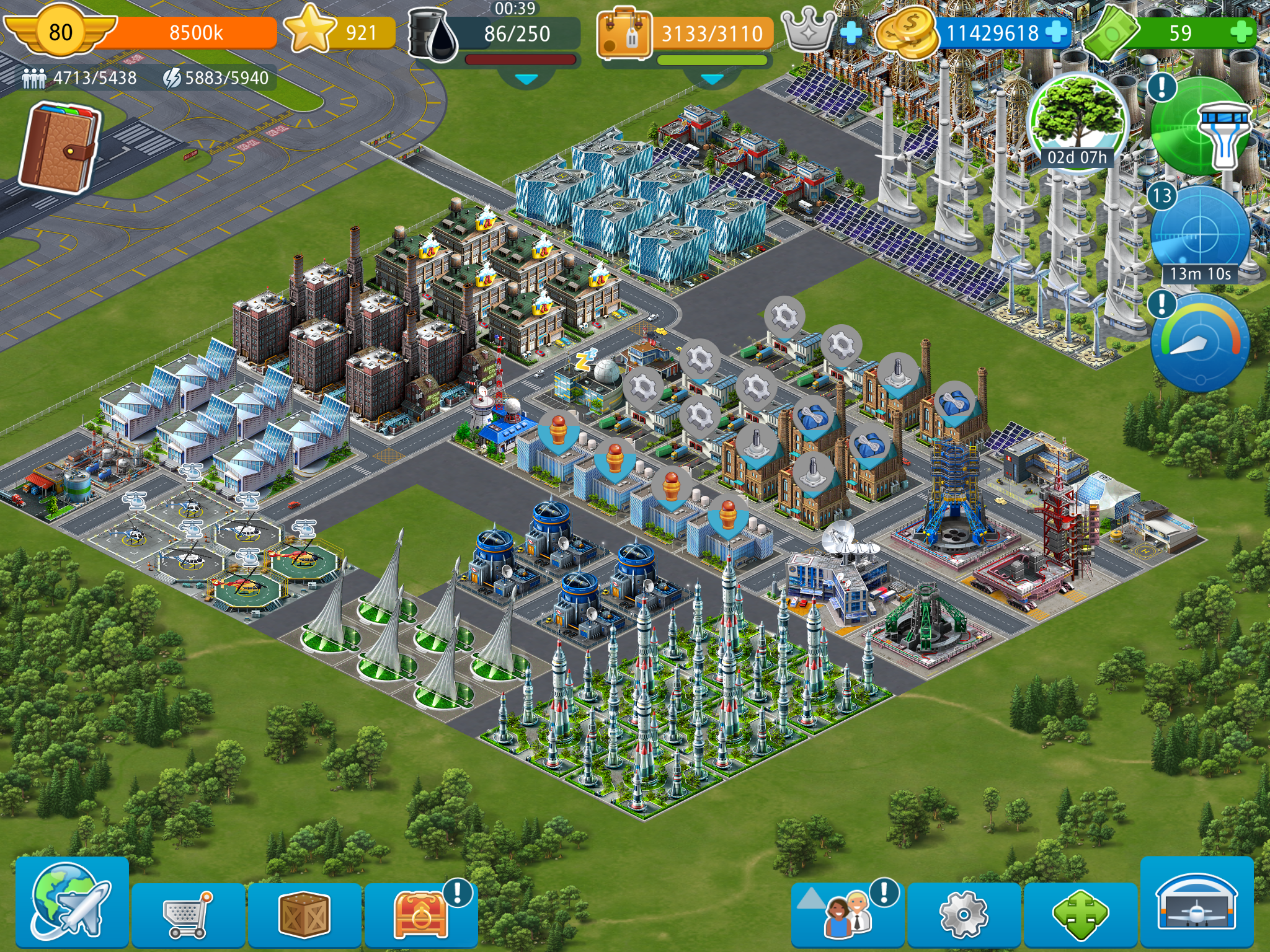1270x952 pixels.
Task: Add more coins with the plus button
Action: tap(1057, 32)
